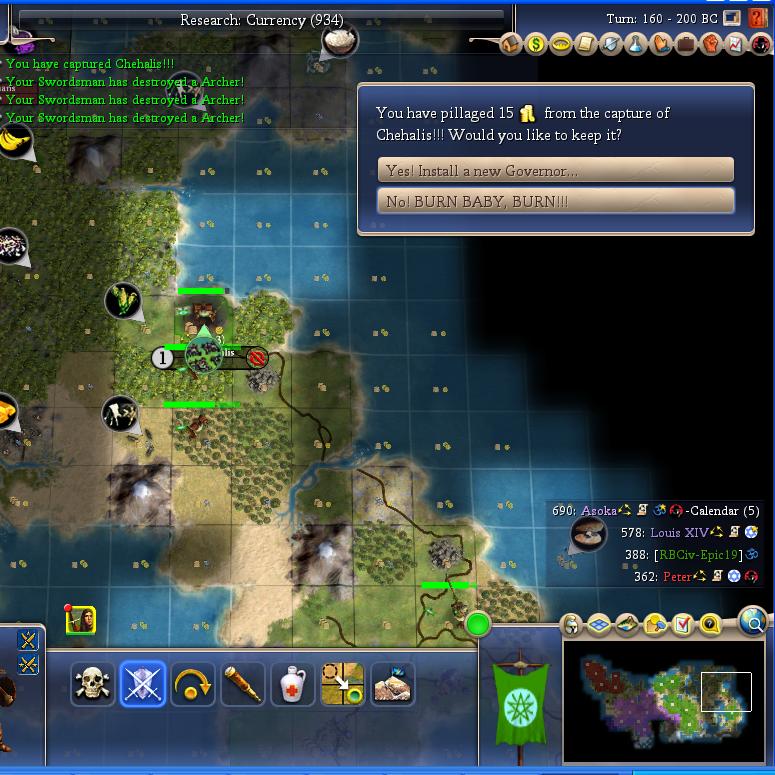
Task: Choose "Yes! Install a new Governor..."
Action: (555, 170)
